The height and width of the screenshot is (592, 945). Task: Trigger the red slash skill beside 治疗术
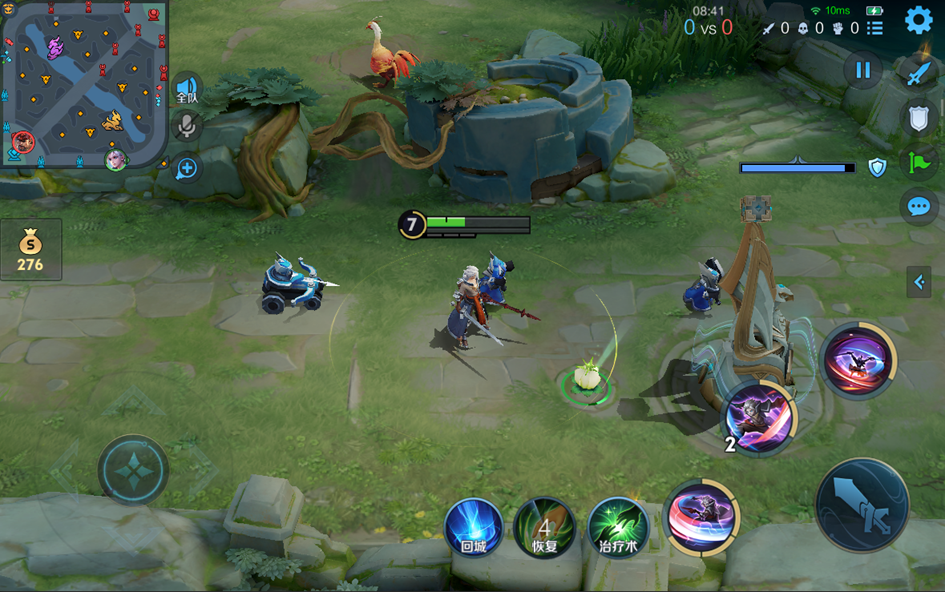point(701,517)
